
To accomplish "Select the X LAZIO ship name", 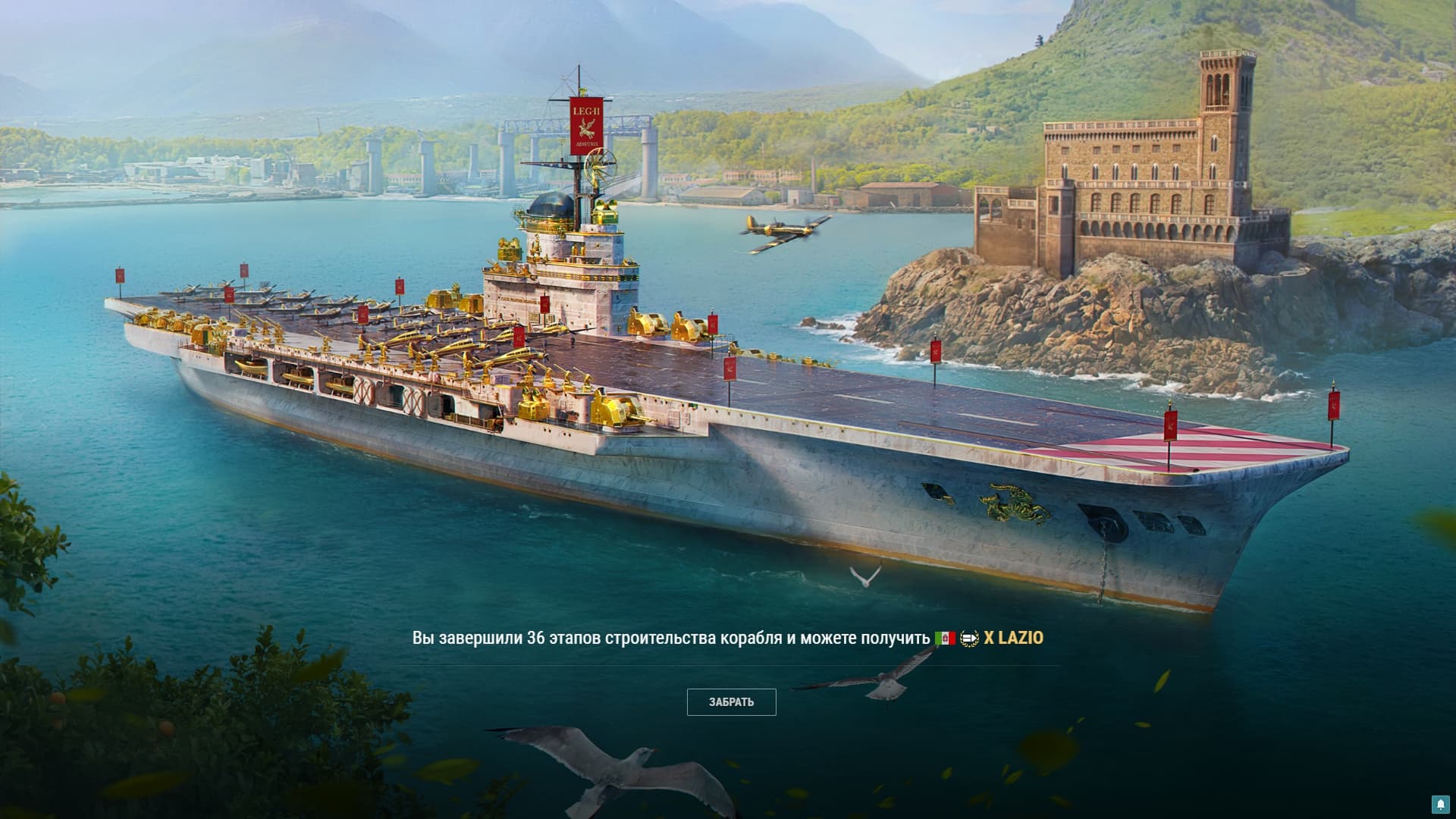I will tap(1013, 639).
